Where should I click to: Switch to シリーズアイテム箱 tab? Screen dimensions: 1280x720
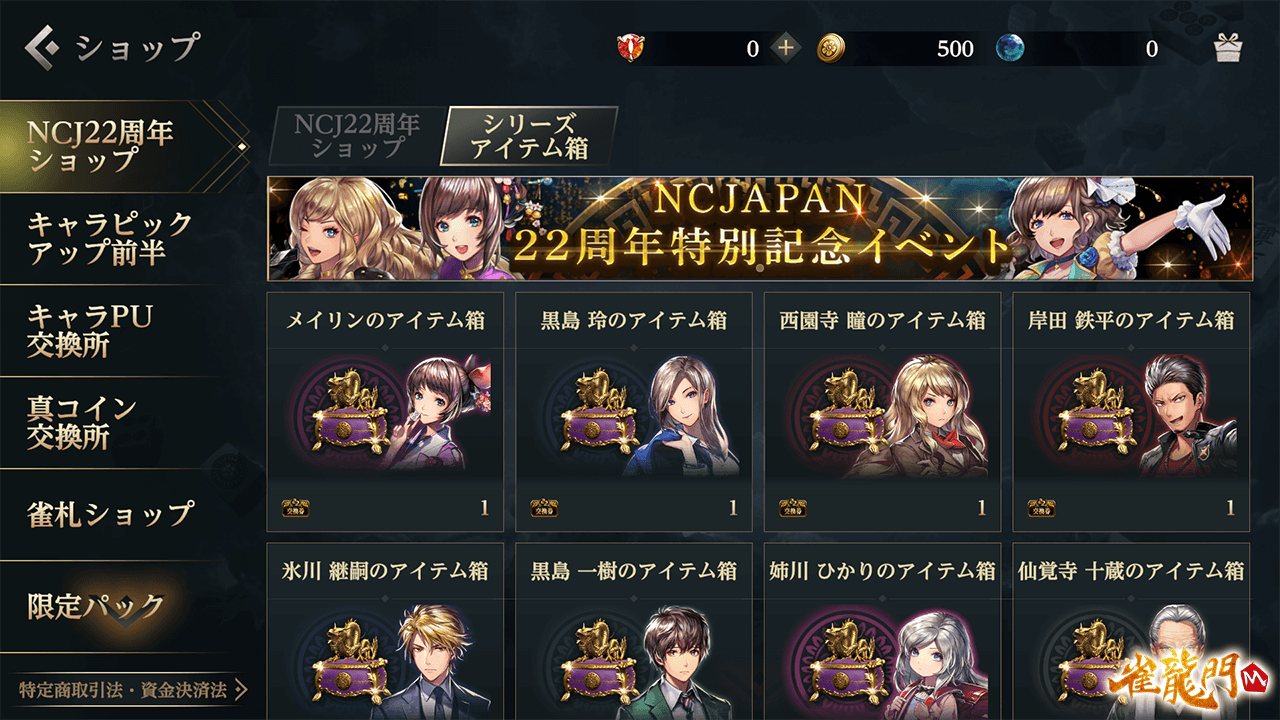[x=528, y=136]
